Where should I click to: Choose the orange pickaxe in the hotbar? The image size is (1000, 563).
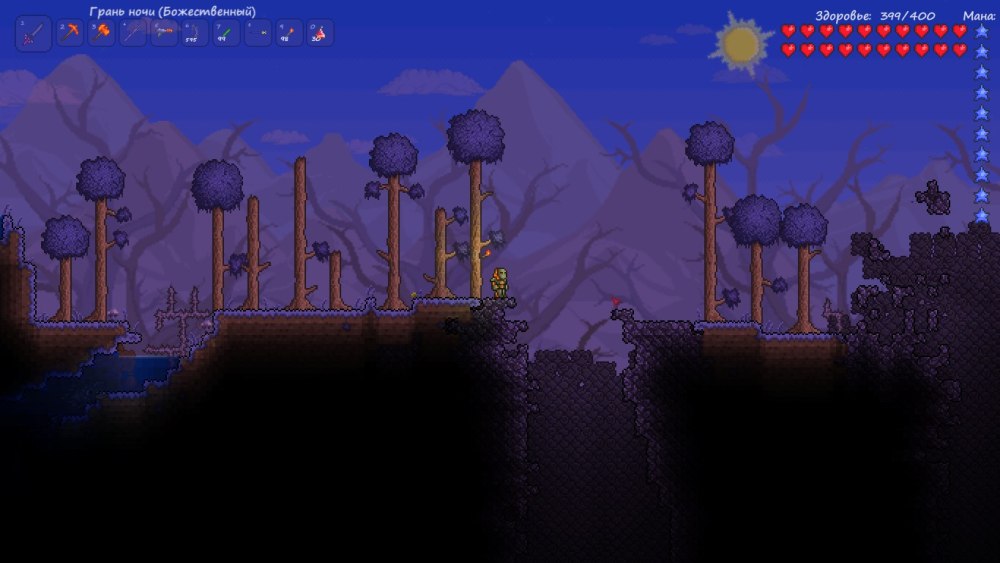[70, 33]
